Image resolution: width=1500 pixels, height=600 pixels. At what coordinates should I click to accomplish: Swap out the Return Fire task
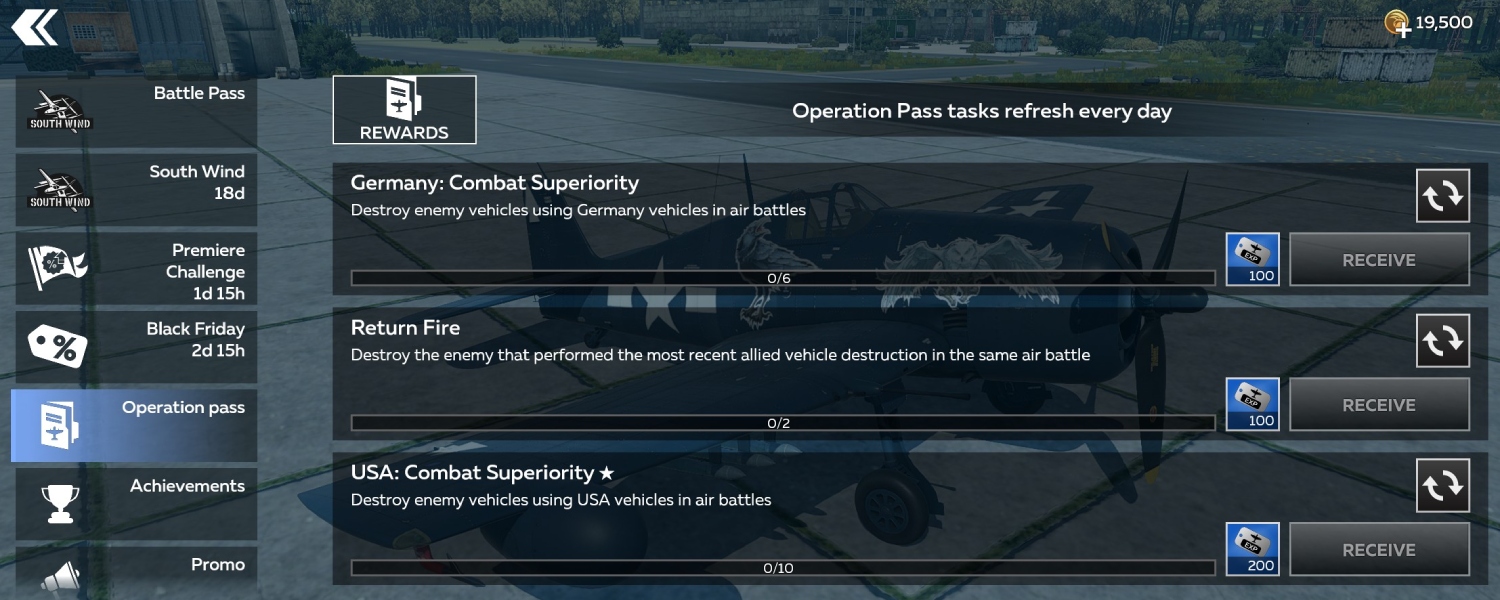click(x=1442, y=341)
